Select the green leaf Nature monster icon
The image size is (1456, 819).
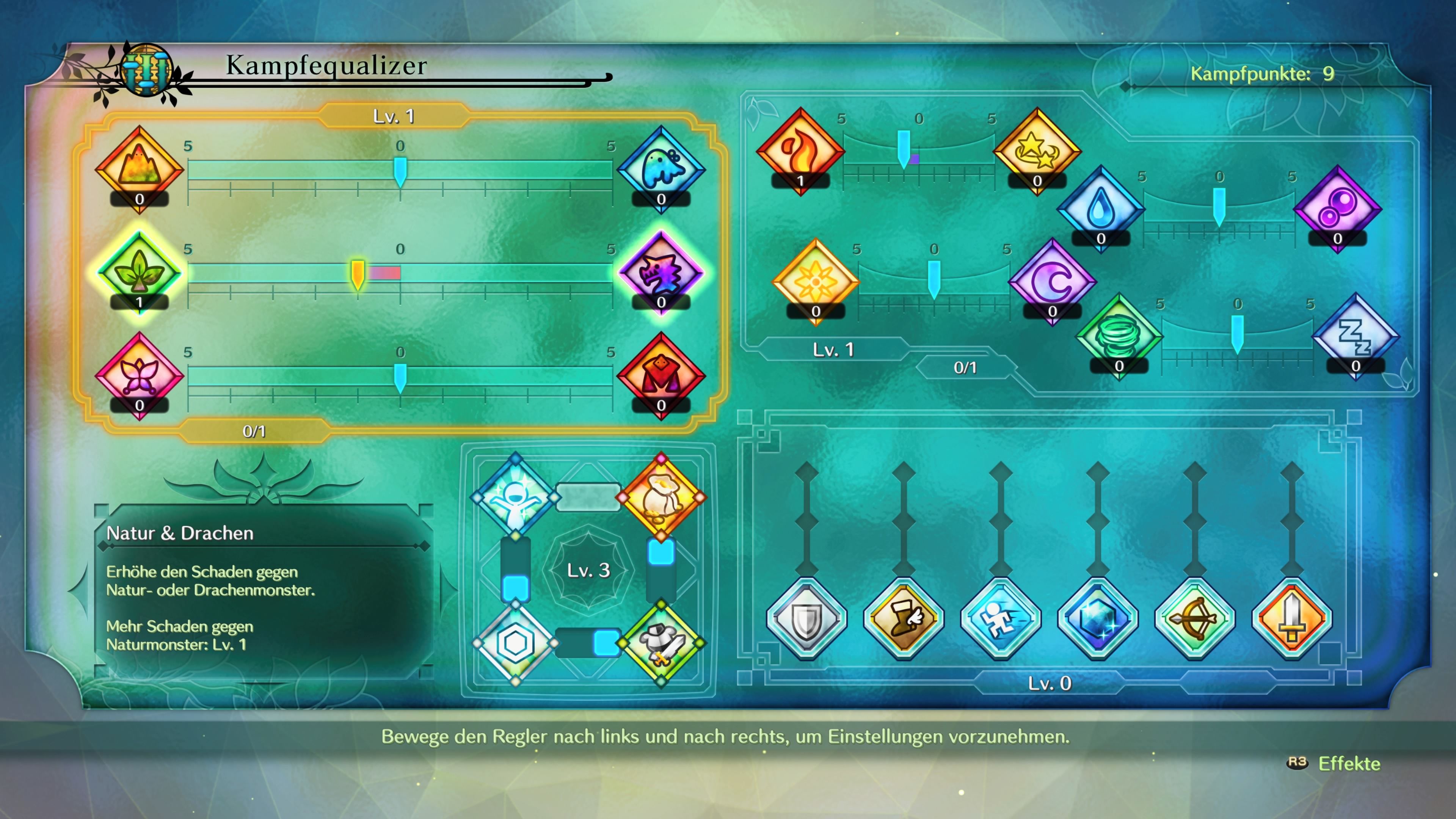(x=139, y=272)
